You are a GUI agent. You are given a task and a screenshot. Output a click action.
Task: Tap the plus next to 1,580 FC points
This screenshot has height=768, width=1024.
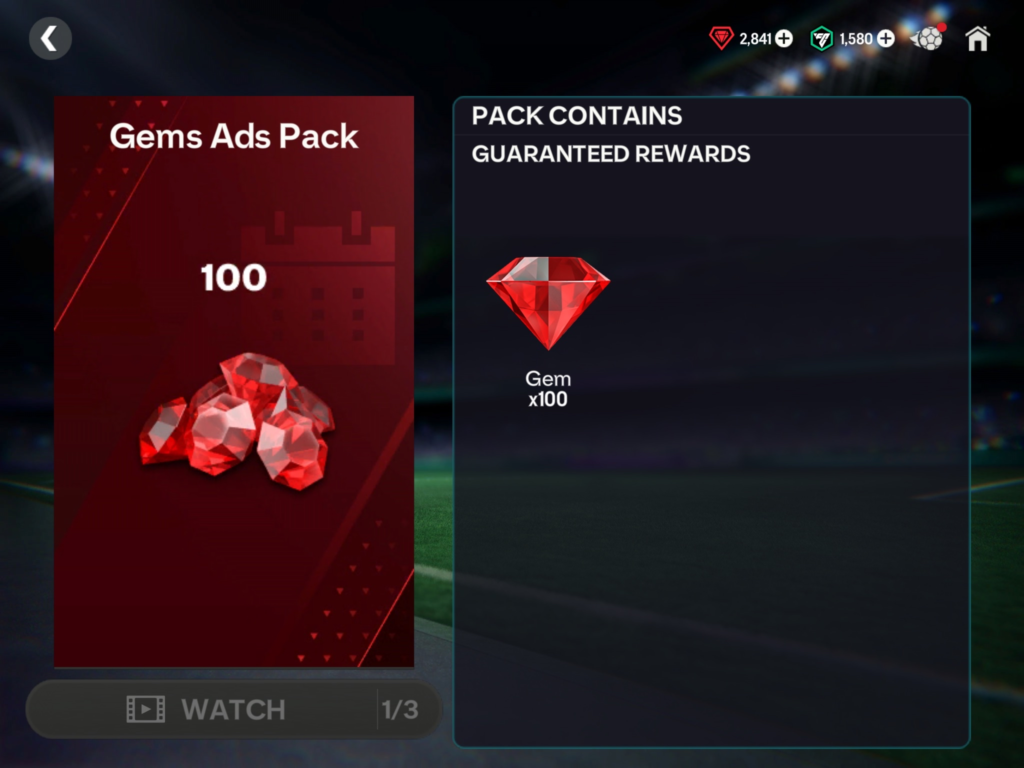(x=886, y=39)
